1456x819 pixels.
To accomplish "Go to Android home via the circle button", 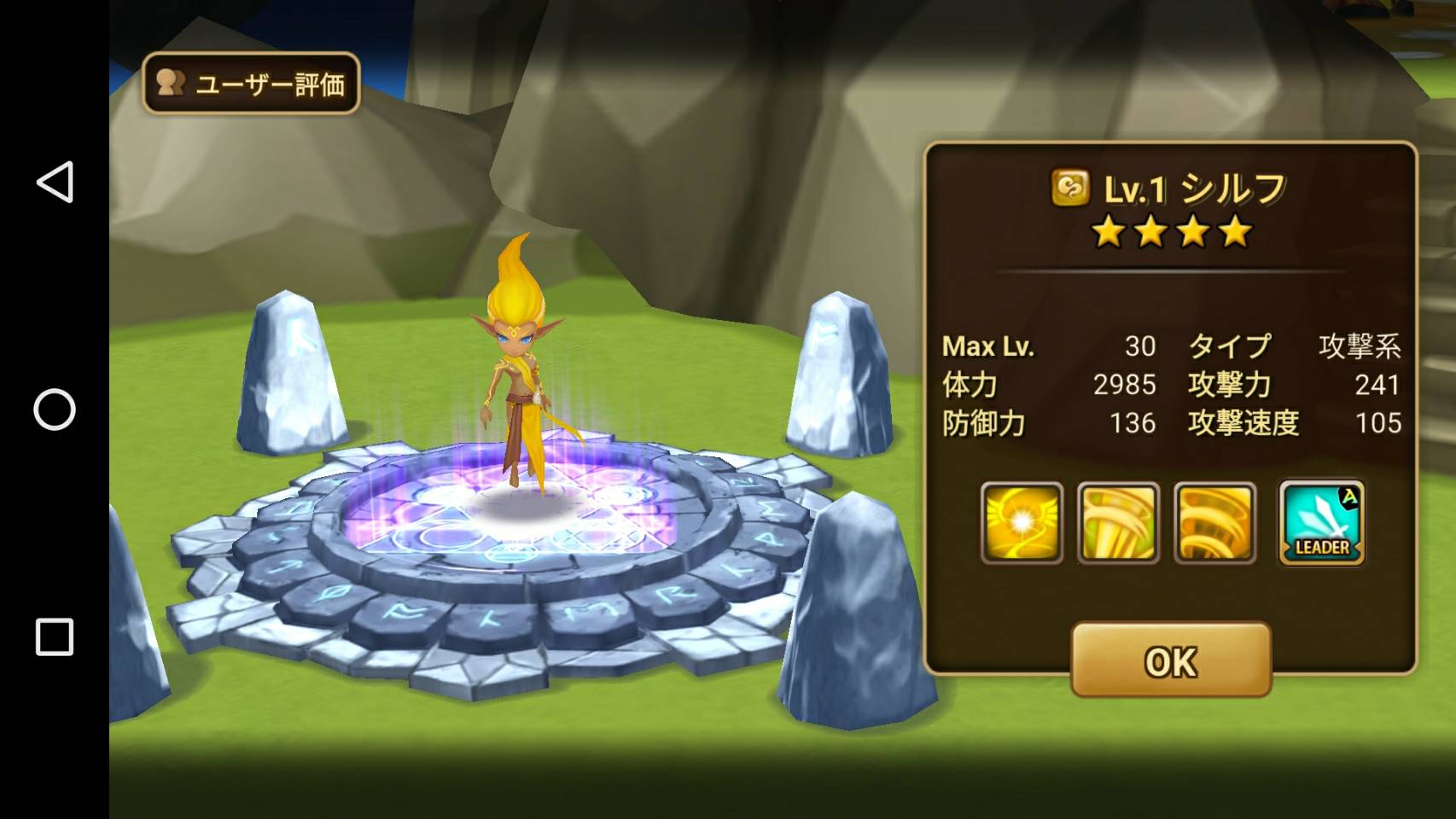I will click(55, 409).
